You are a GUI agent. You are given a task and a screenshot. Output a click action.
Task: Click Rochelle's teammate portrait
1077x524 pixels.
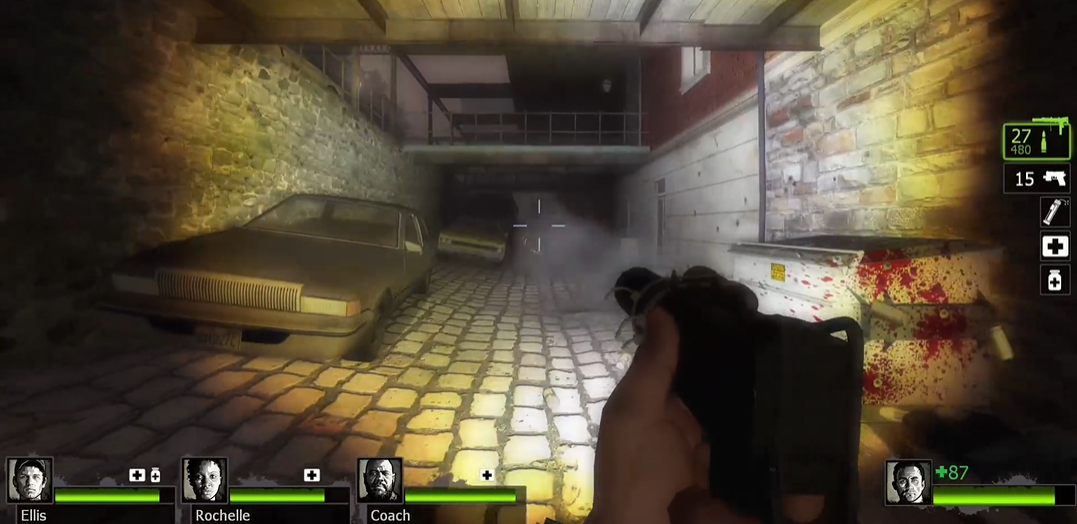pos(205,482)
